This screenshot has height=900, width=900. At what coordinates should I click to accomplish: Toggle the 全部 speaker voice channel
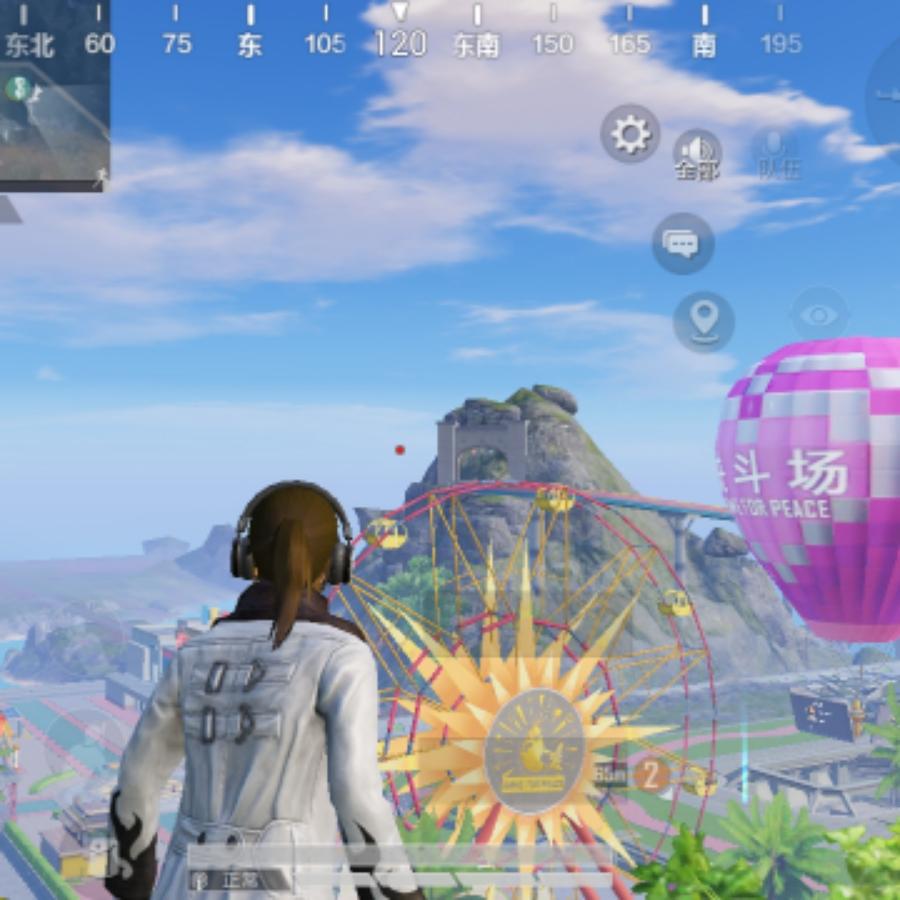[697, 153]
